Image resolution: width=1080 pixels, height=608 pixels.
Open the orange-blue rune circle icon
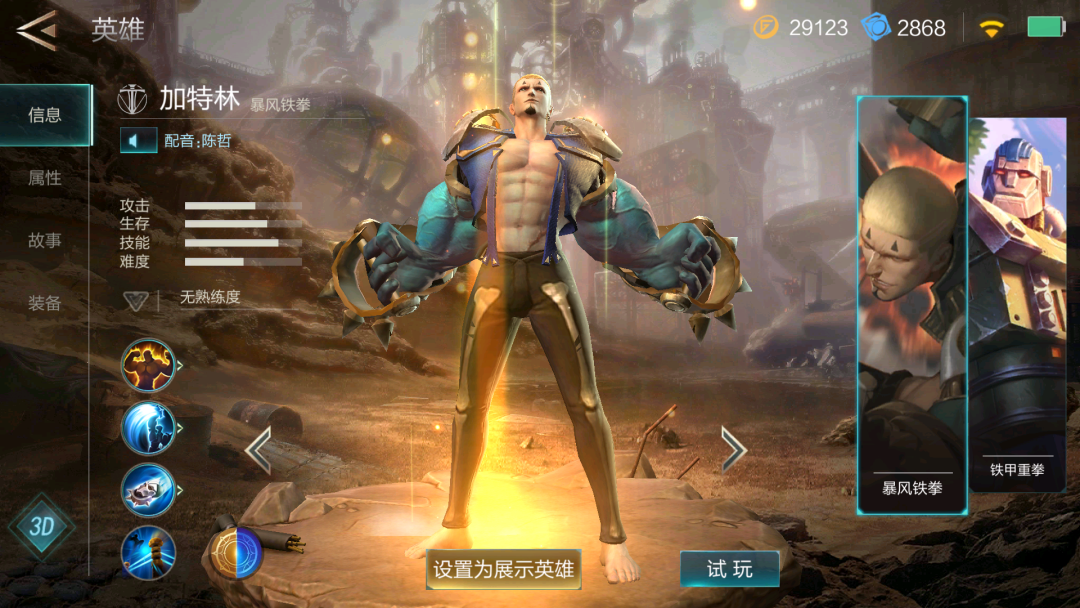click(x=235, y=552)
